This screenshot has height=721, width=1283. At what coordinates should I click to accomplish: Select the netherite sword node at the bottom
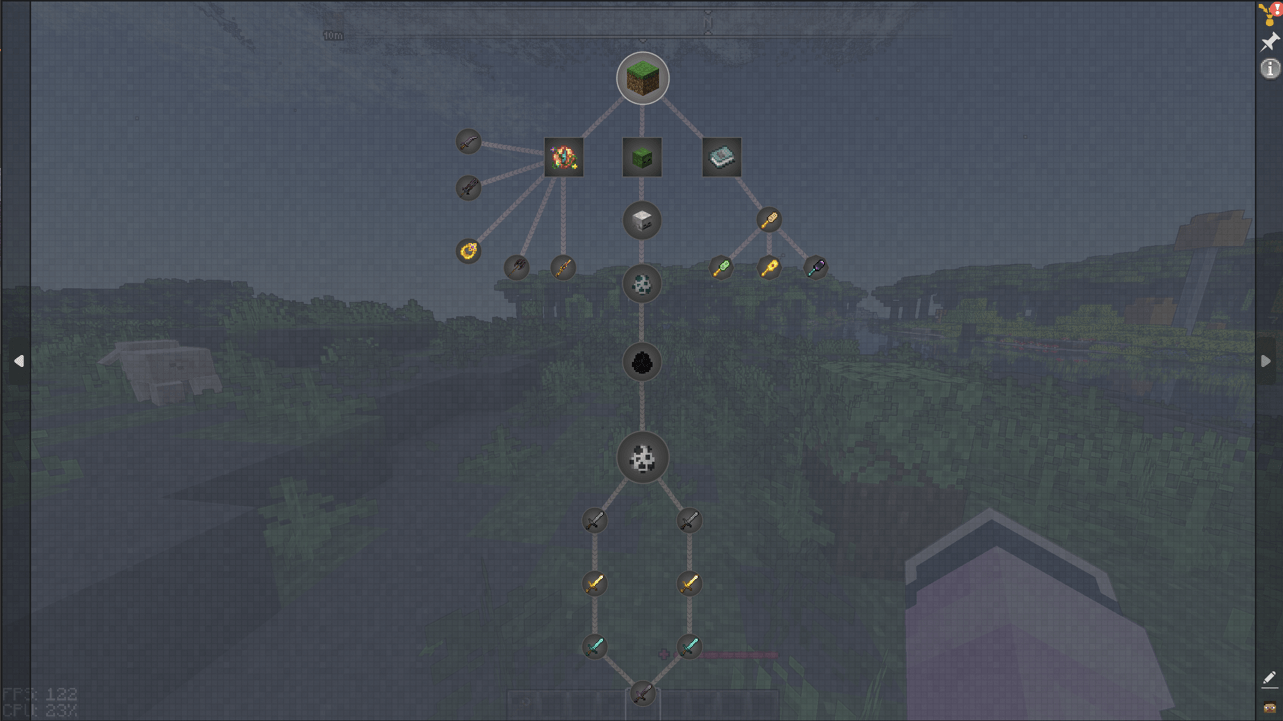(641, 694)
